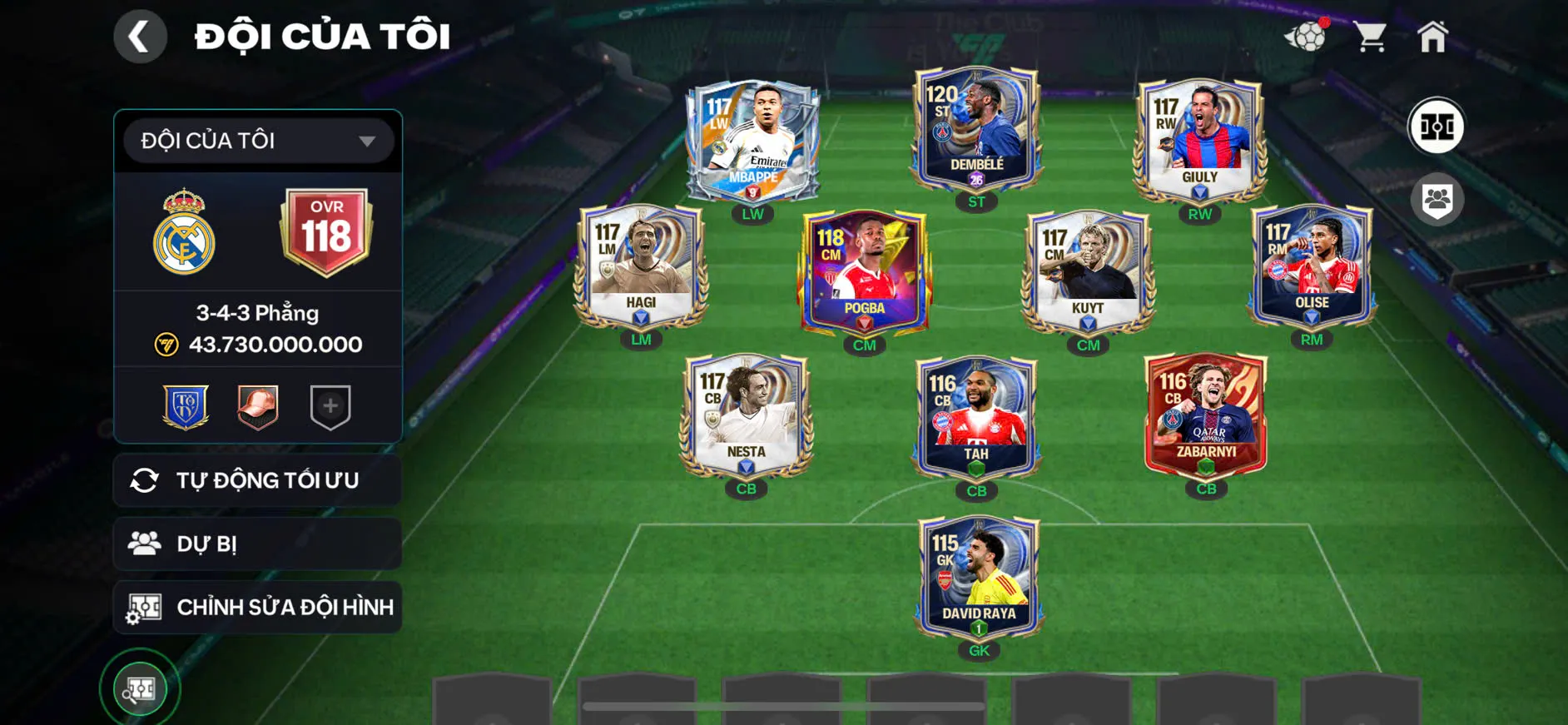This screenshot has height=725, width=1568.
Task: Choose CHỈNH SỬA ĐỘI HÌNH formation edit
Action: click(x=258, y=608)
